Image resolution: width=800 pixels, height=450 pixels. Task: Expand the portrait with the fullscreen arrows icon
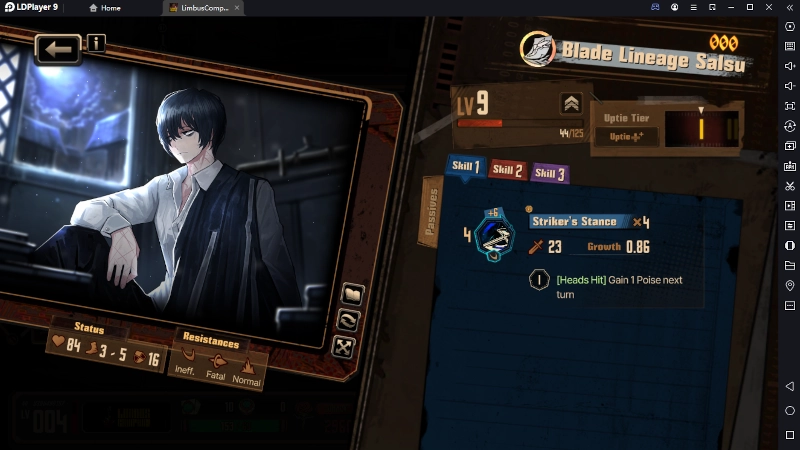pyautogui.click(x=344, y=347)
